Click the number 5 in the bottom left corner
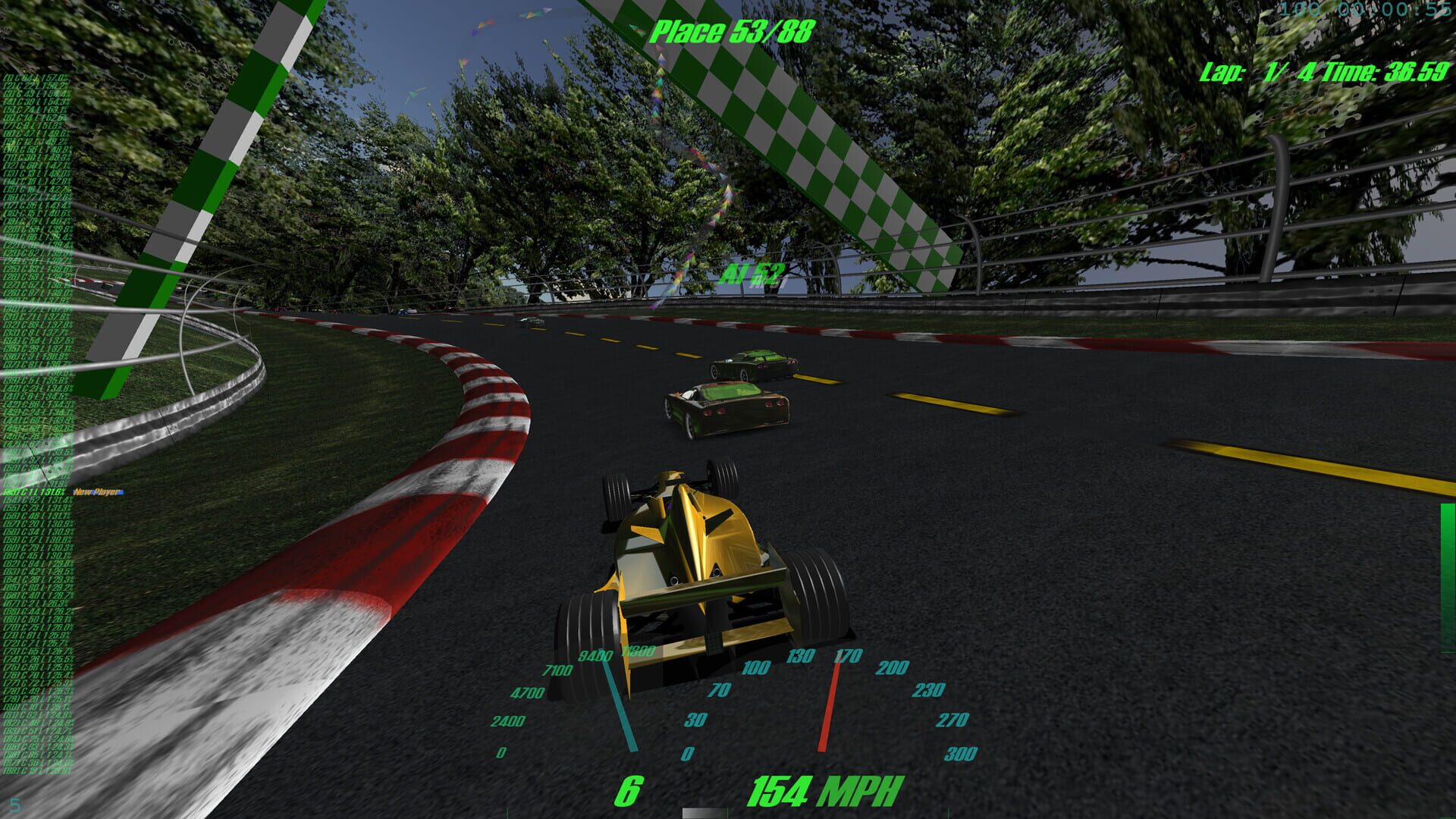The height and width of the screenshot is (819, 1456). click(14, 805)
